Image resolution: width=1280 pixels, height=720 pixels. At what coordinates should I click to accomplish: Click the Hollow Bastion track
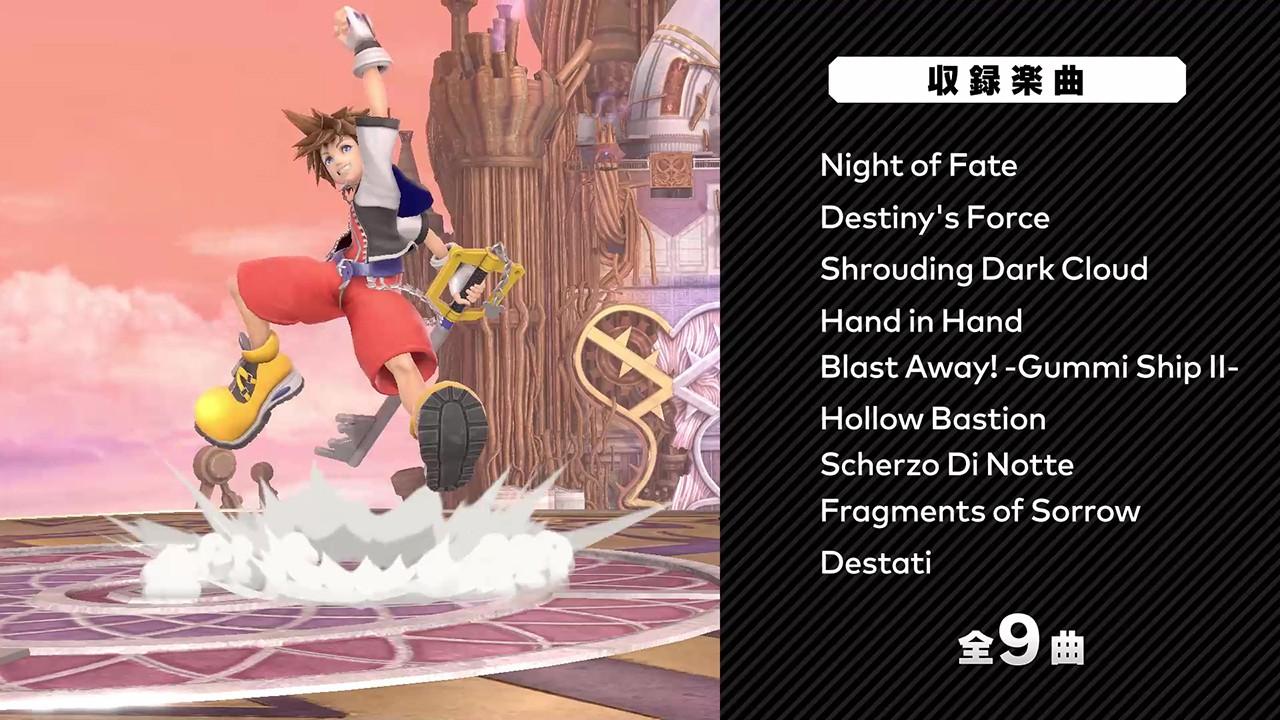tap(932, 418)
